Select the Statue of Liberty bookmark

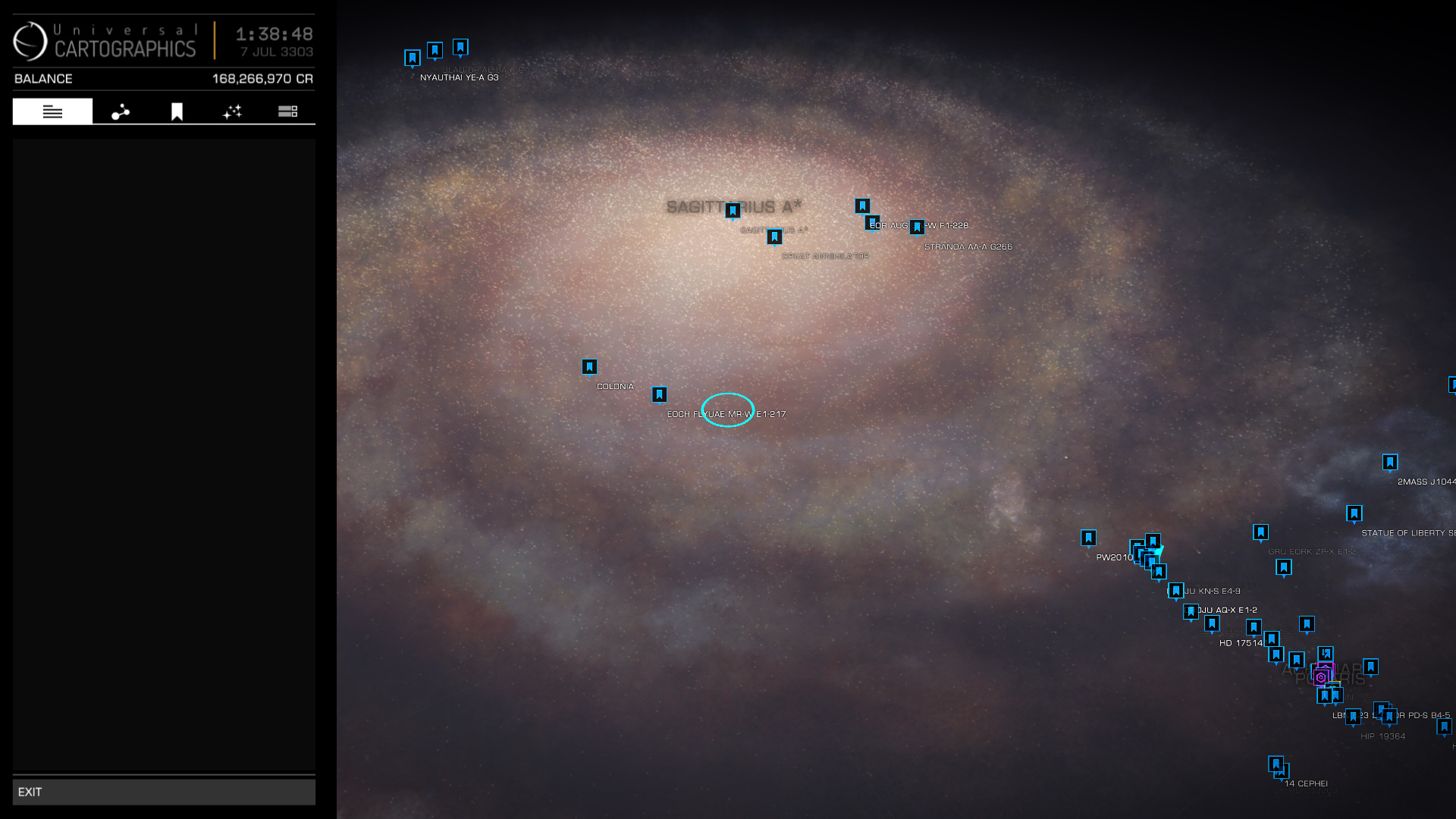1354,513
